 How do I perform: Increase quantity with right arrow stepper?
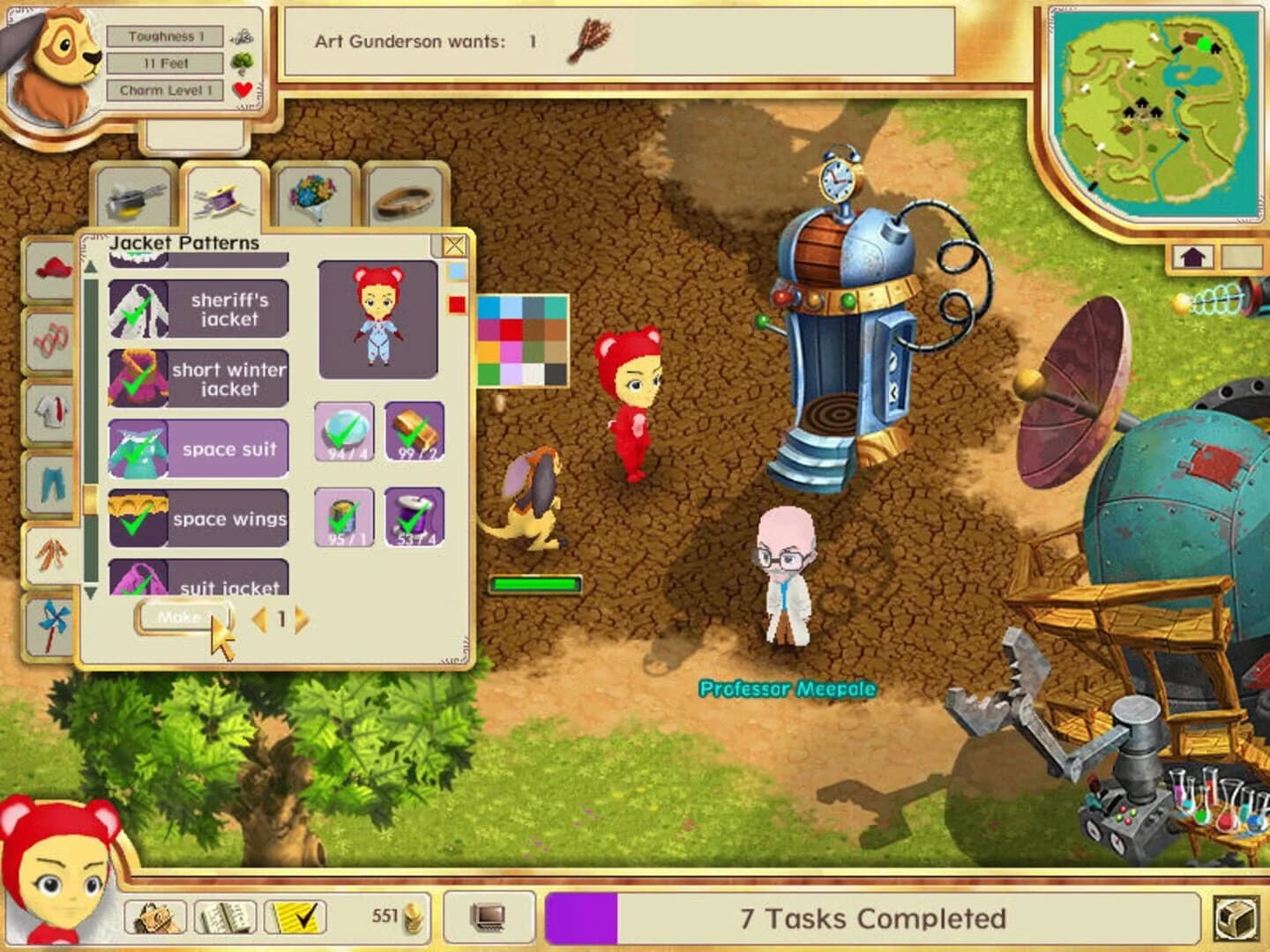[x=300, y=617]
